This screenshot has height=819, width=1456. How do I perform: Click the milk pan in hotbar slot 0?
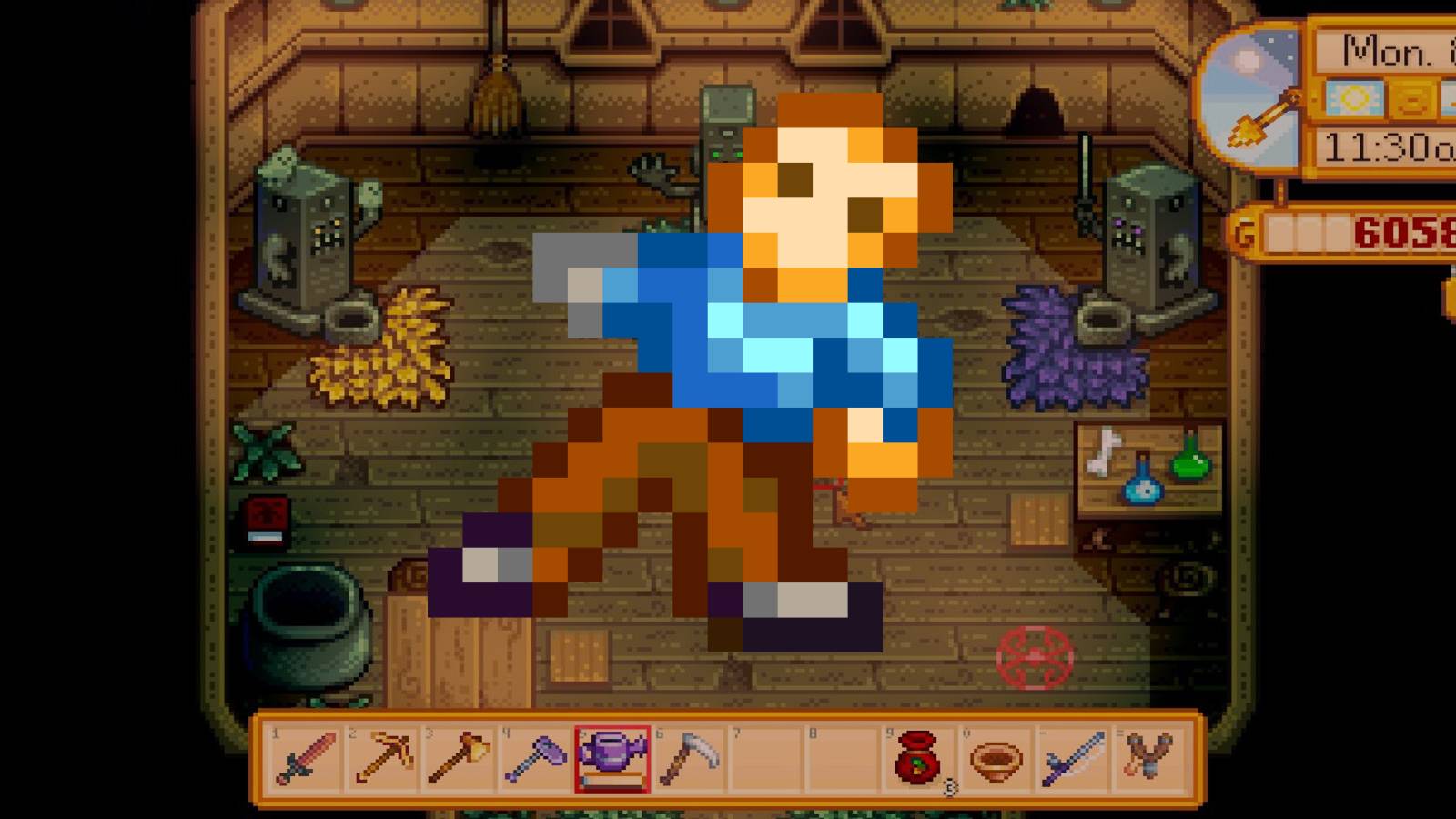[997, 757]
